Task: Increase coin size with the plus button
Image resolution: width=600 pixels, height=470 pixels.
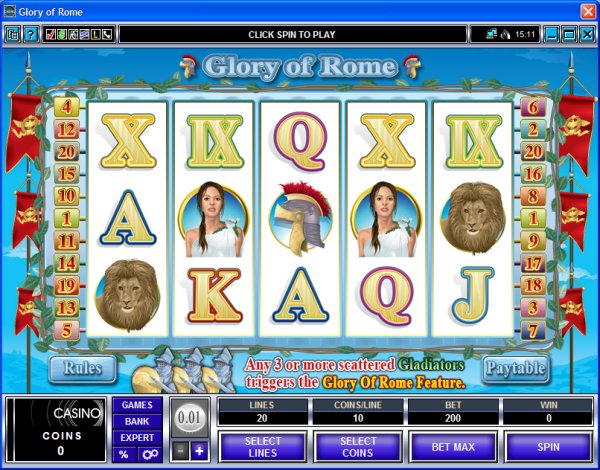Action: click(x=198, y=451)
